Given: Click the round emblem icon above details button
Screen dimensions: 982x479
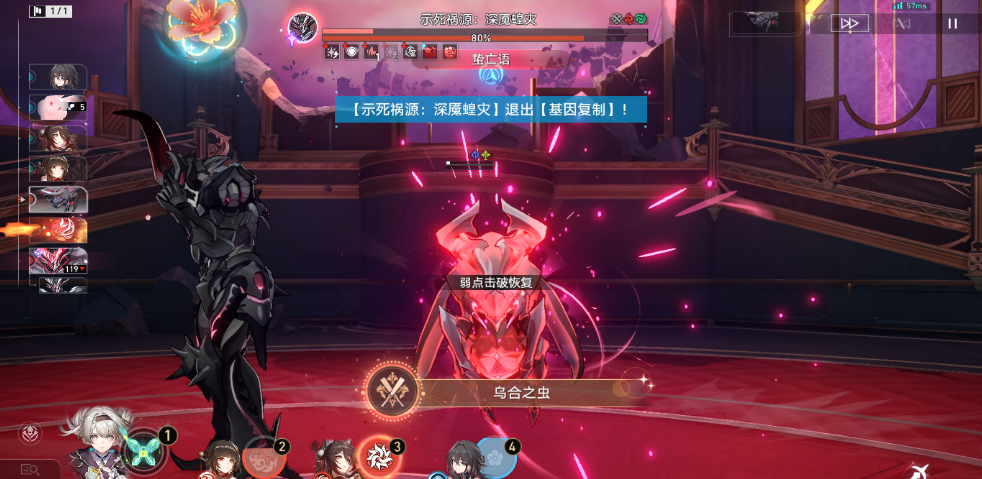Looking at the screenshot, I should [29, 434].
